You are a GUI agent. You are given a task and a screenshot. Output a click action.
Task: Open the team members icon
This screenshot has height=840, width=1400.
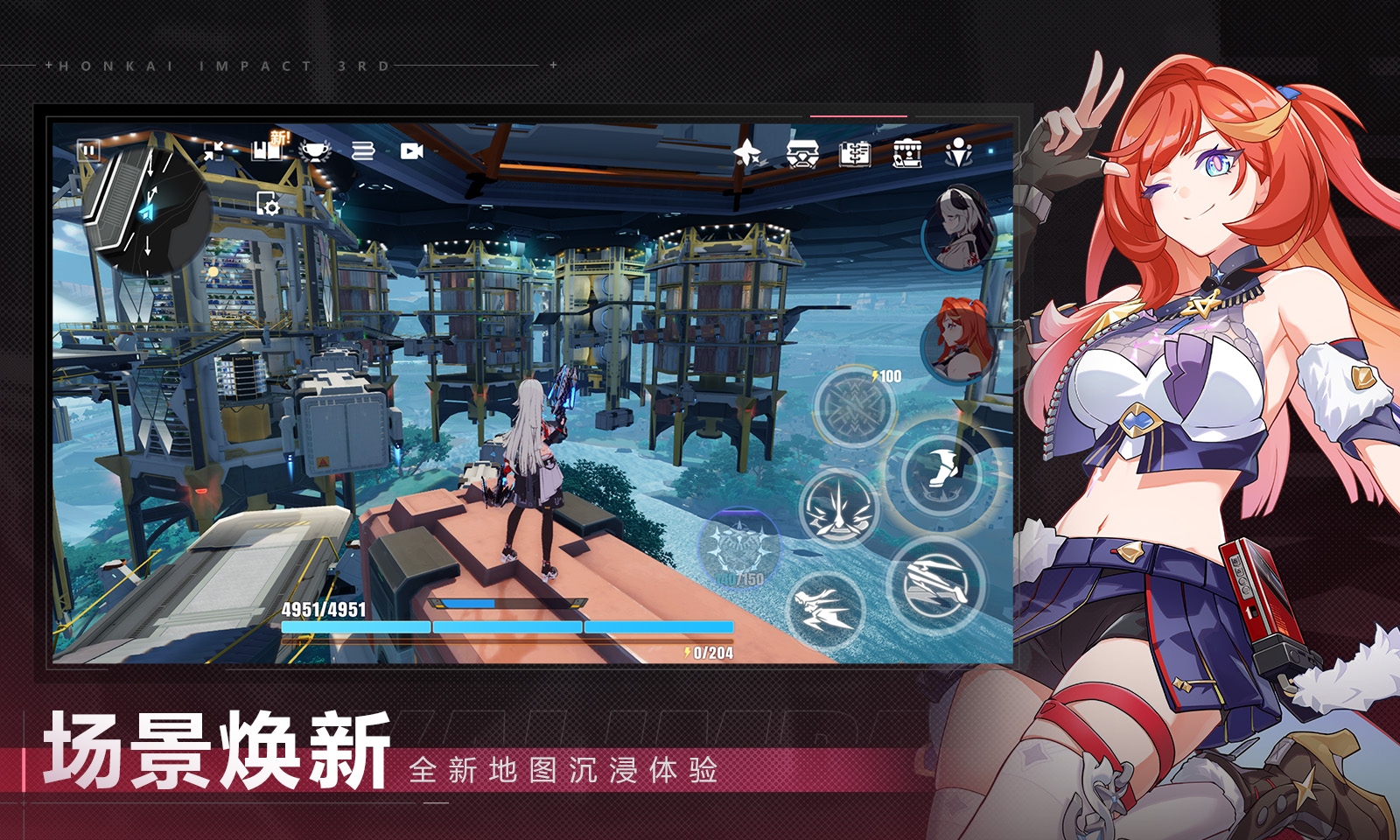coord(959,154)
